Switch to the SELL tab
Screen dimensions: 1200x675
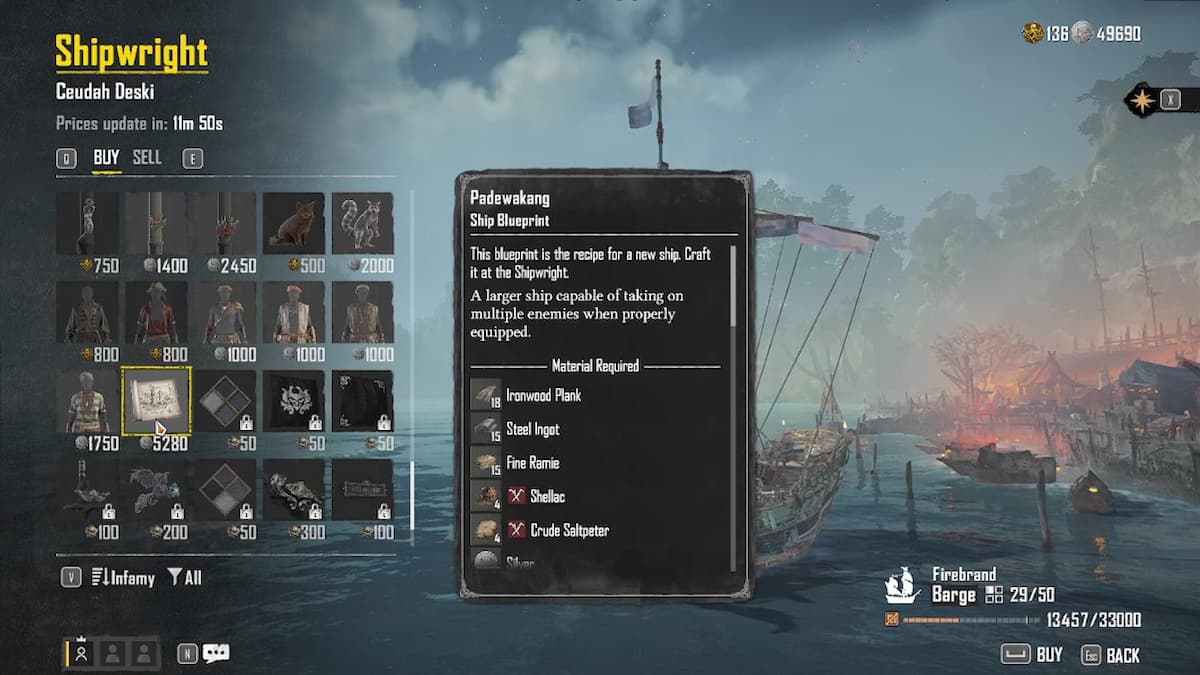(147, 158)
